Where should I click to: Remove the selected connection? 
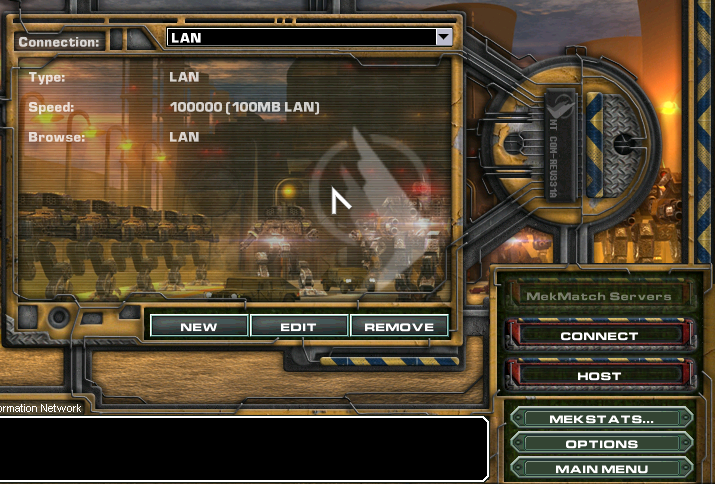coord(399,327)
